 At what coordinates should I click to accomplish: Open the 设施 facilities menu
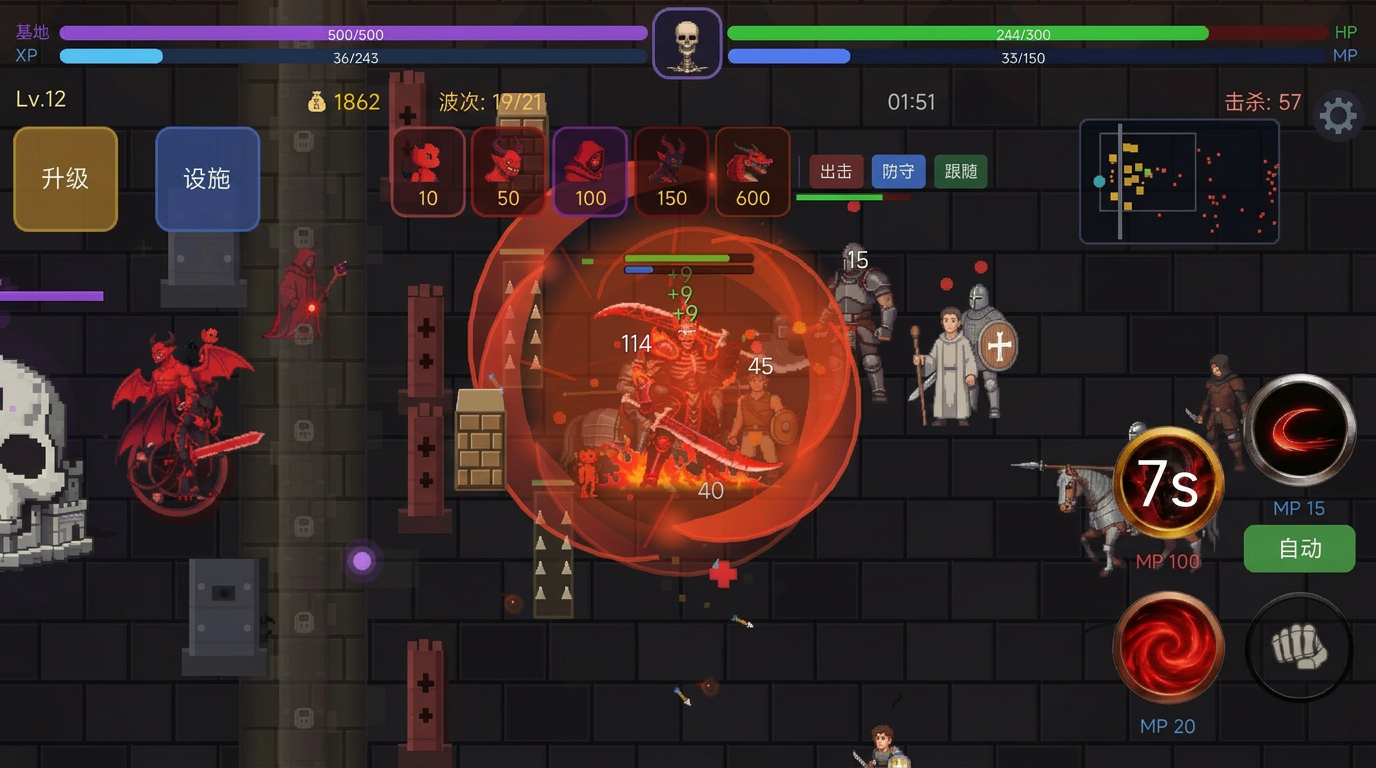pos(207,179)
